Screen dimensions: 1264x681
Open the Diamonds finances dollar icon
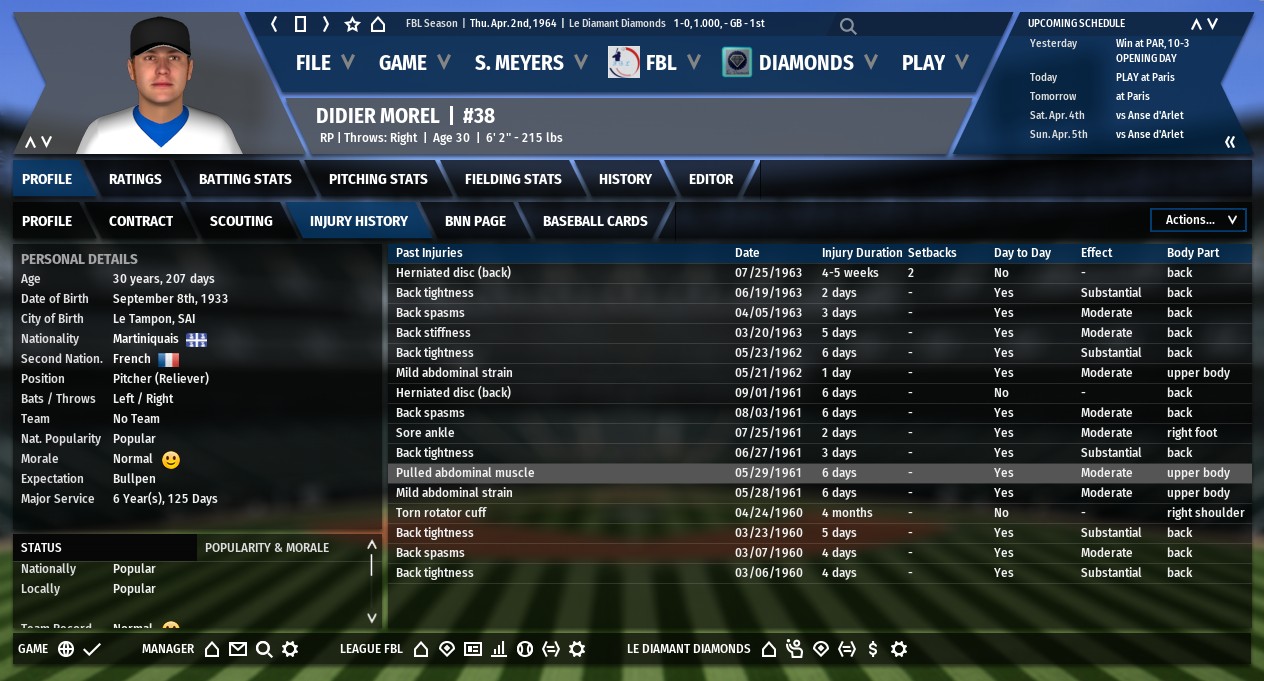click(x=873, y=649)
